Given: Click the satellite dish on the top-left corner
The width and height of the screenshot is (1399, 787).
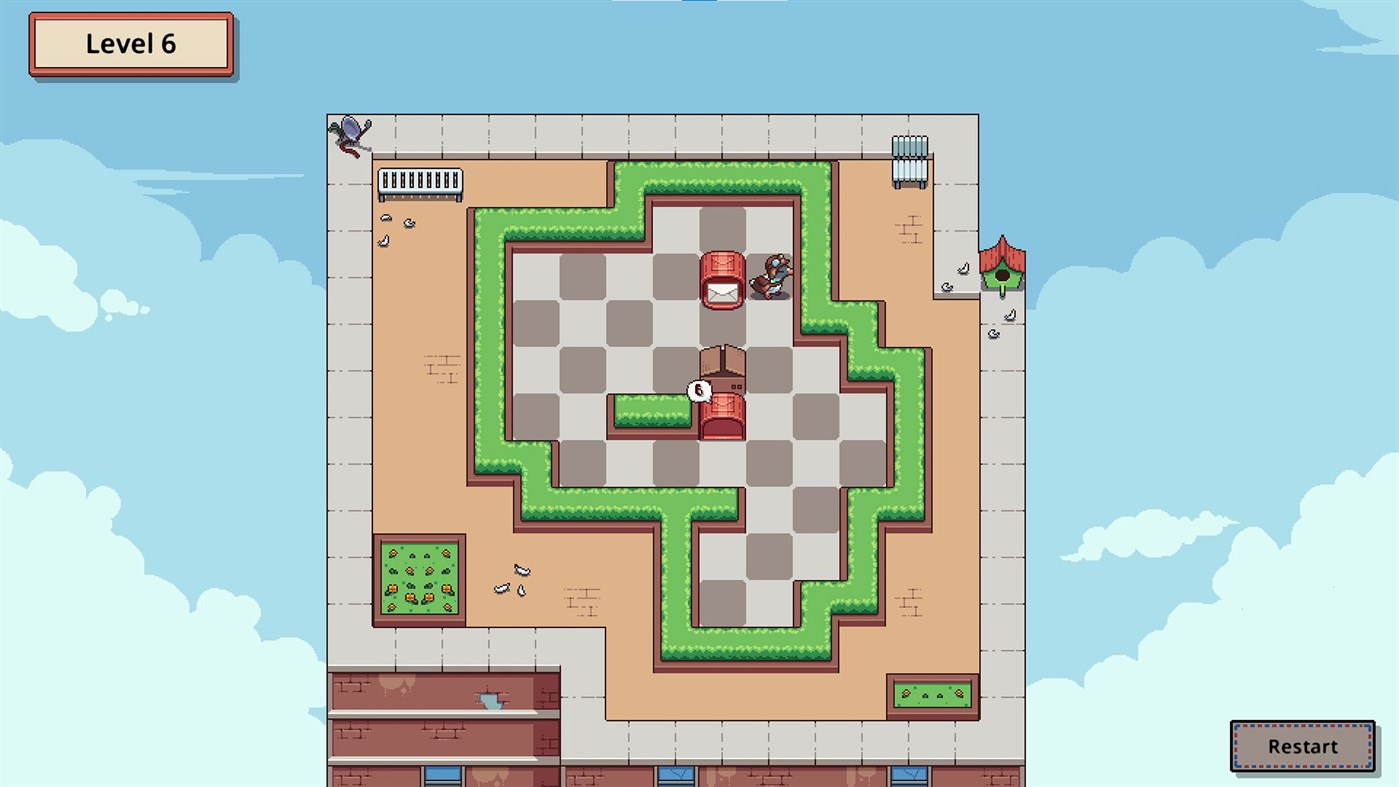Looking at the screenshot, I should [350, 128].
